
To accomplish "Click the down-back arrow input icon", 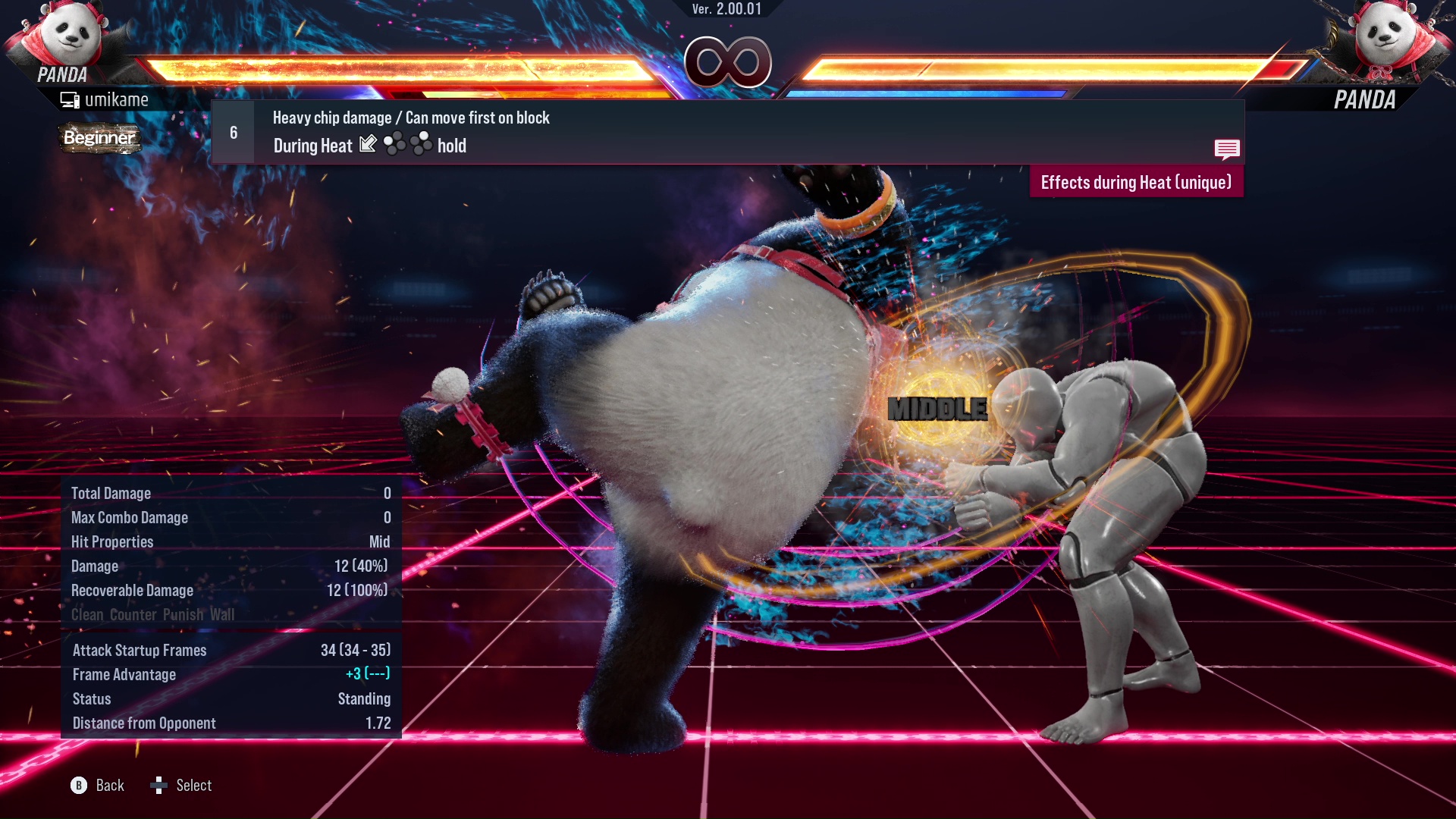I will point(367,144).
